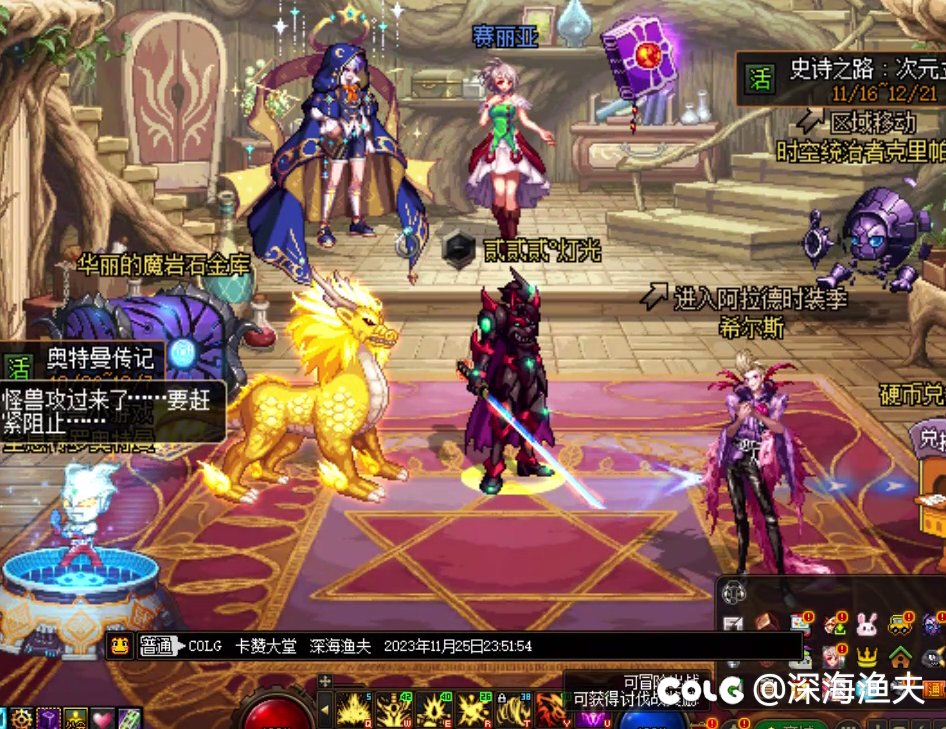Image resolution: width=946 pixels, height=729 pixels.
Task: Click the purple cube quick-slot icon
Action: [x=49, y=718]
